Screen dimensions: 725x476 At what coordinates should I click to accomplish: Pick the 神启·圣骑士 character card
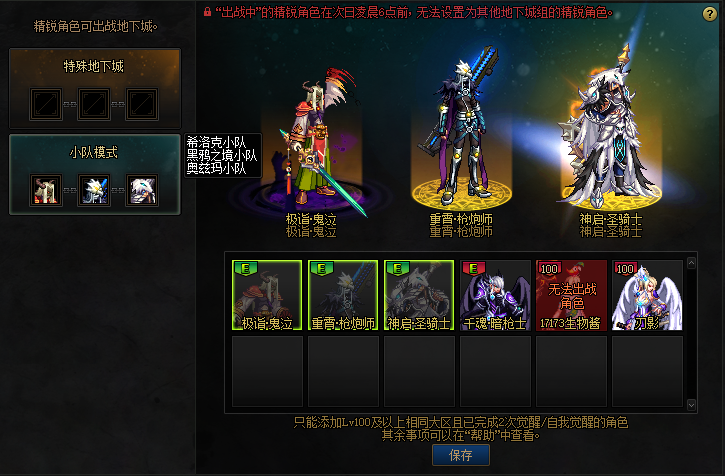pyautogui.click(x=420, y=295)
